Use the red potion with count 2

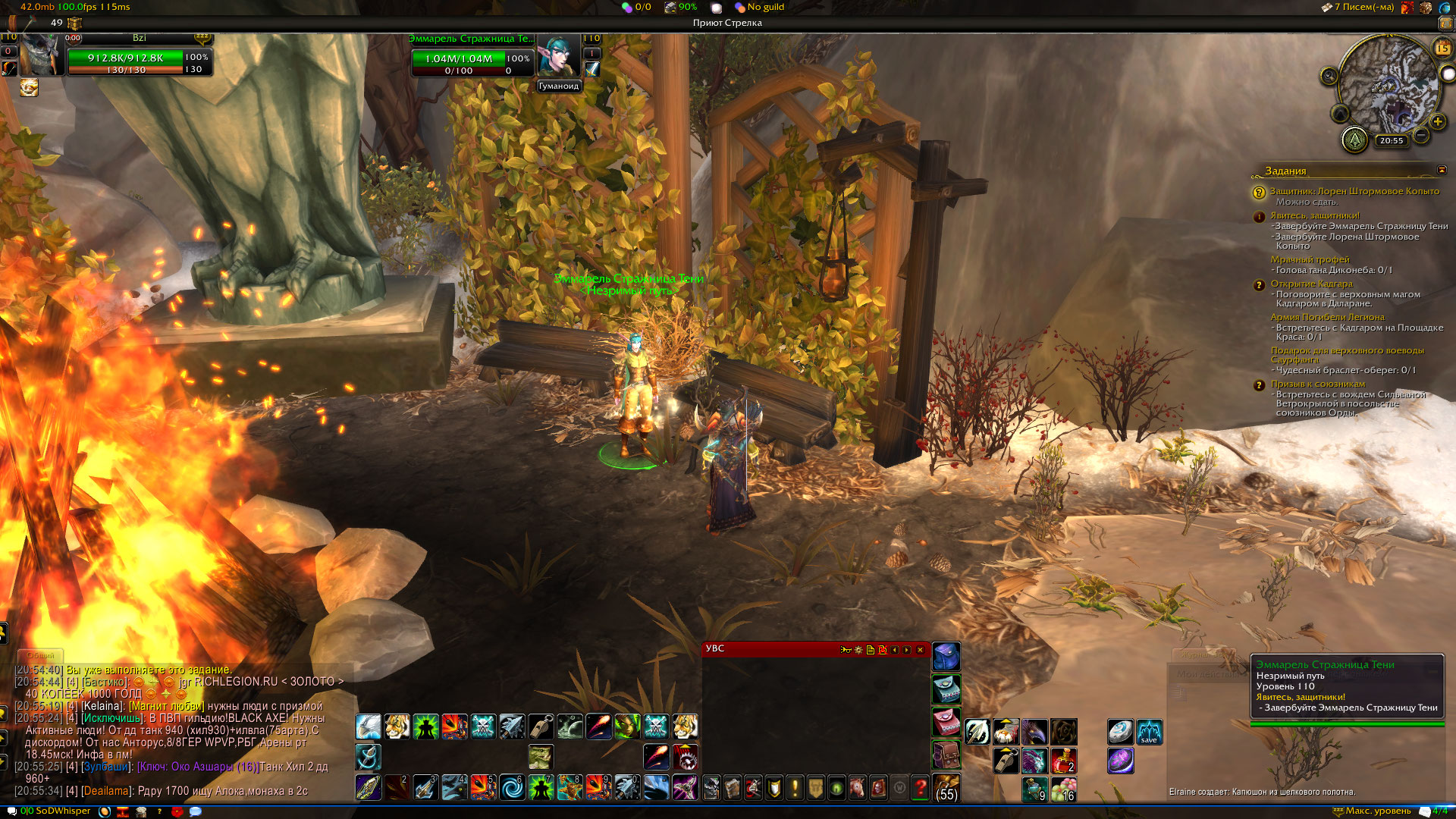(1063, 760)
